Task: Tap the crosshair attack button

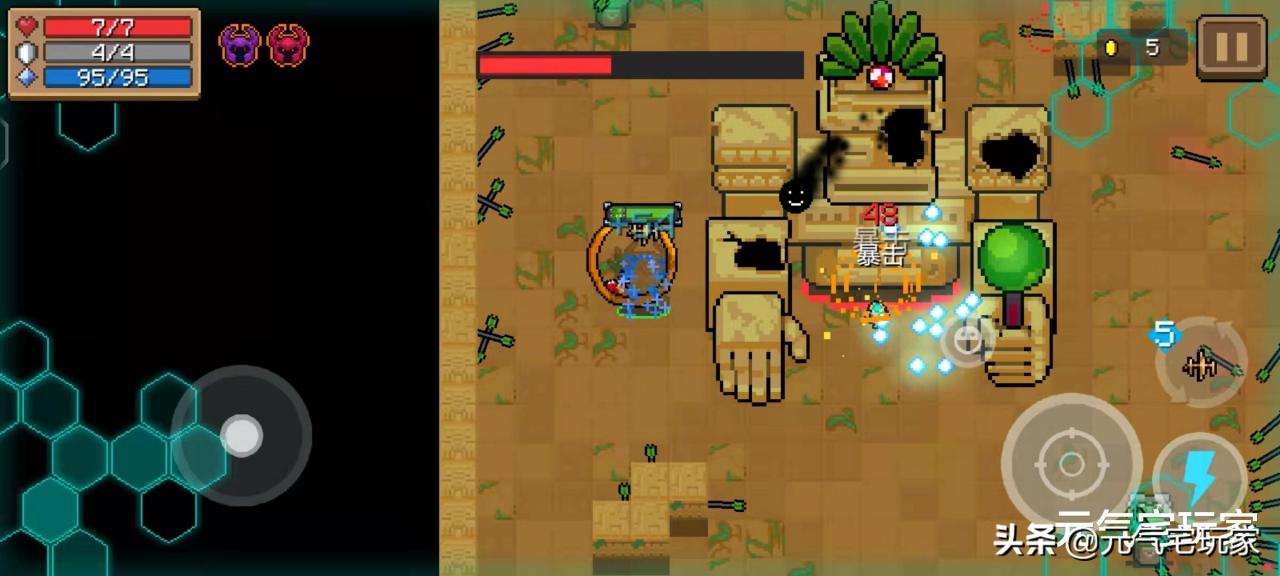Action: (1070, 464)
